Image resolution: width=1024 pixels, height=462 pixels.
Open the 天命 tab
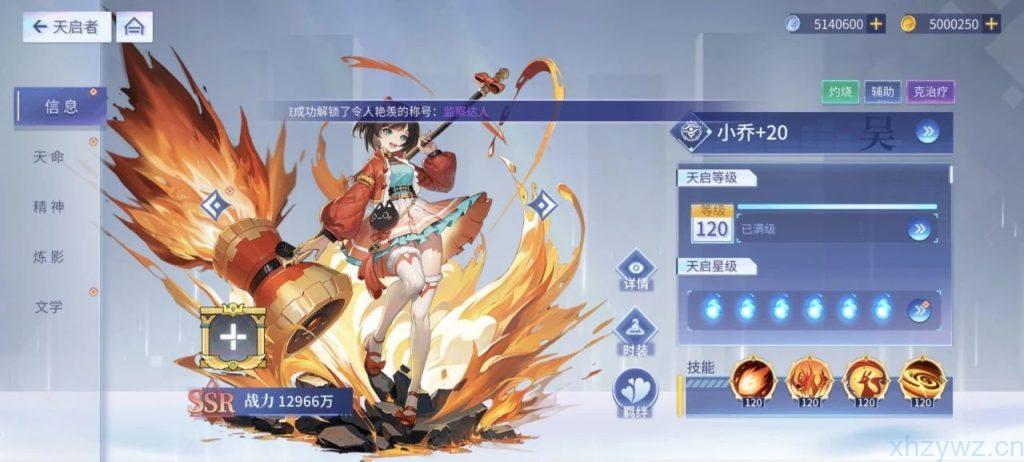48,157
